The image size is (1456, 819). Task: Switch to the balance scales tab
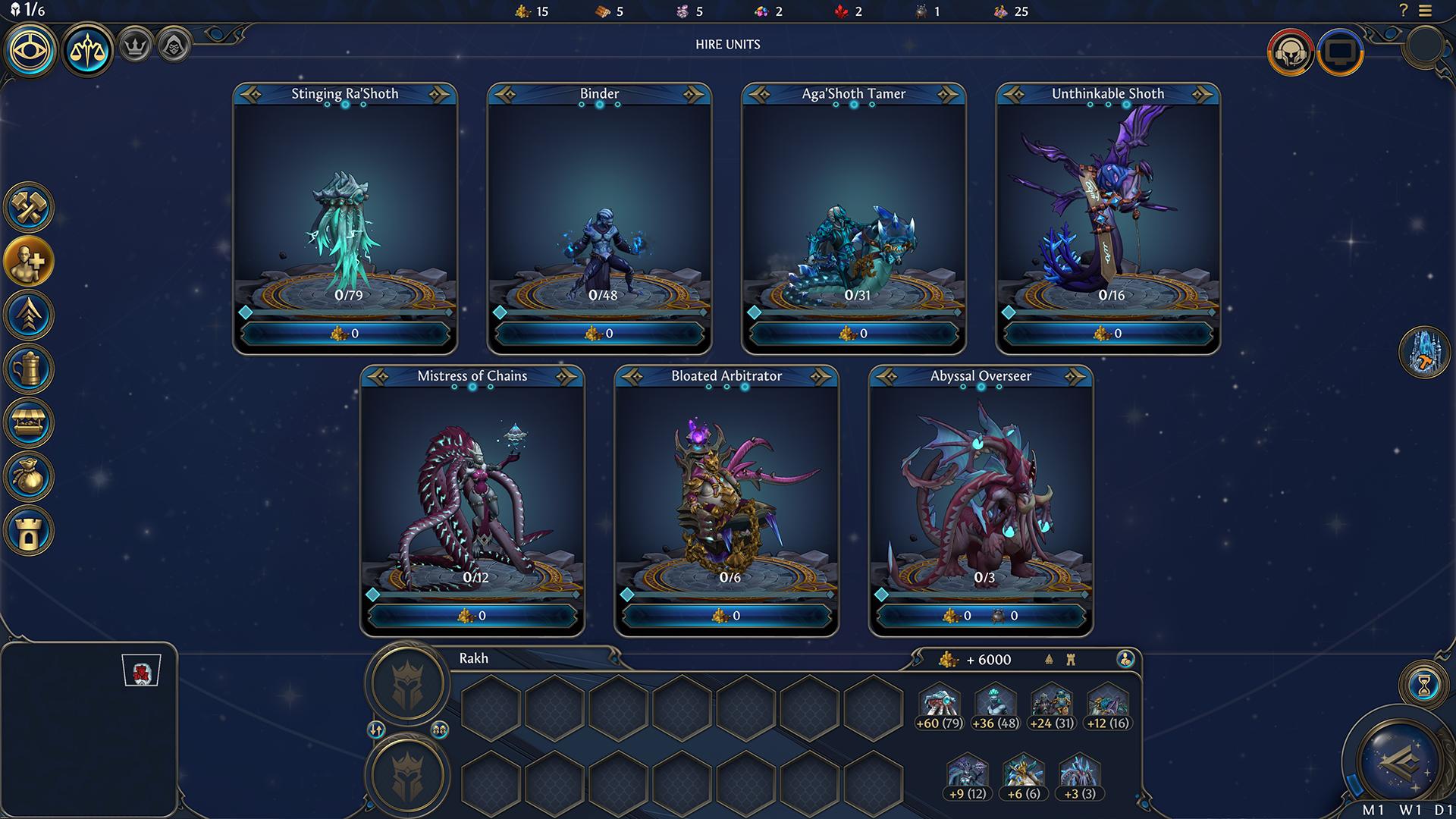(88, 50)
